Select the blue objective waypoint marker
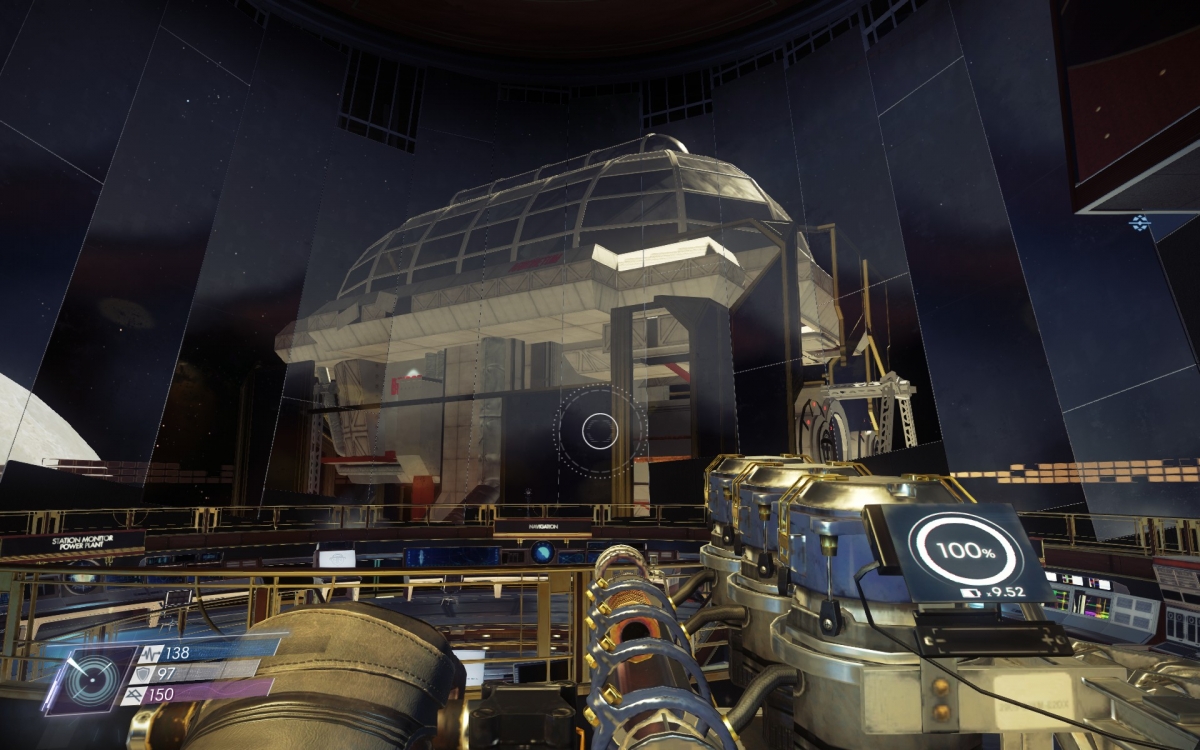 (x=1139, y=222)
